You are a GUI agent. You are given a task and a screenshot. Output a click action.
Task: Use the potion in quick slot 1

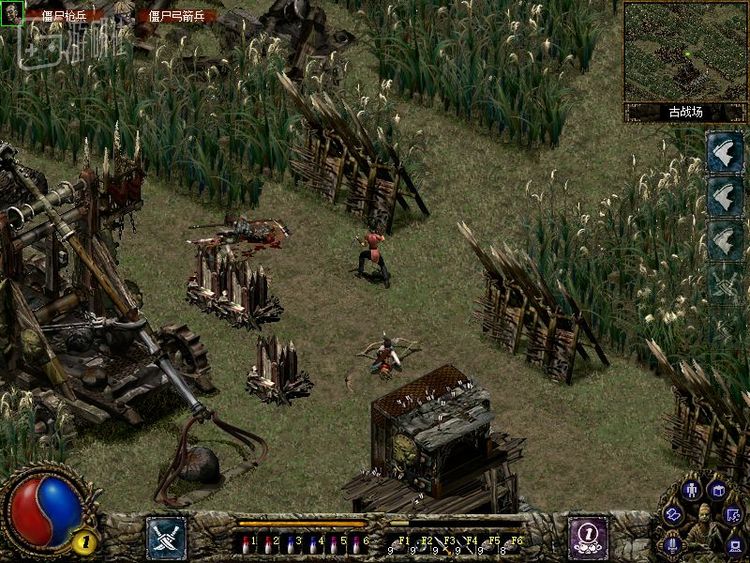pyautogui.click(x=246, y=544)
